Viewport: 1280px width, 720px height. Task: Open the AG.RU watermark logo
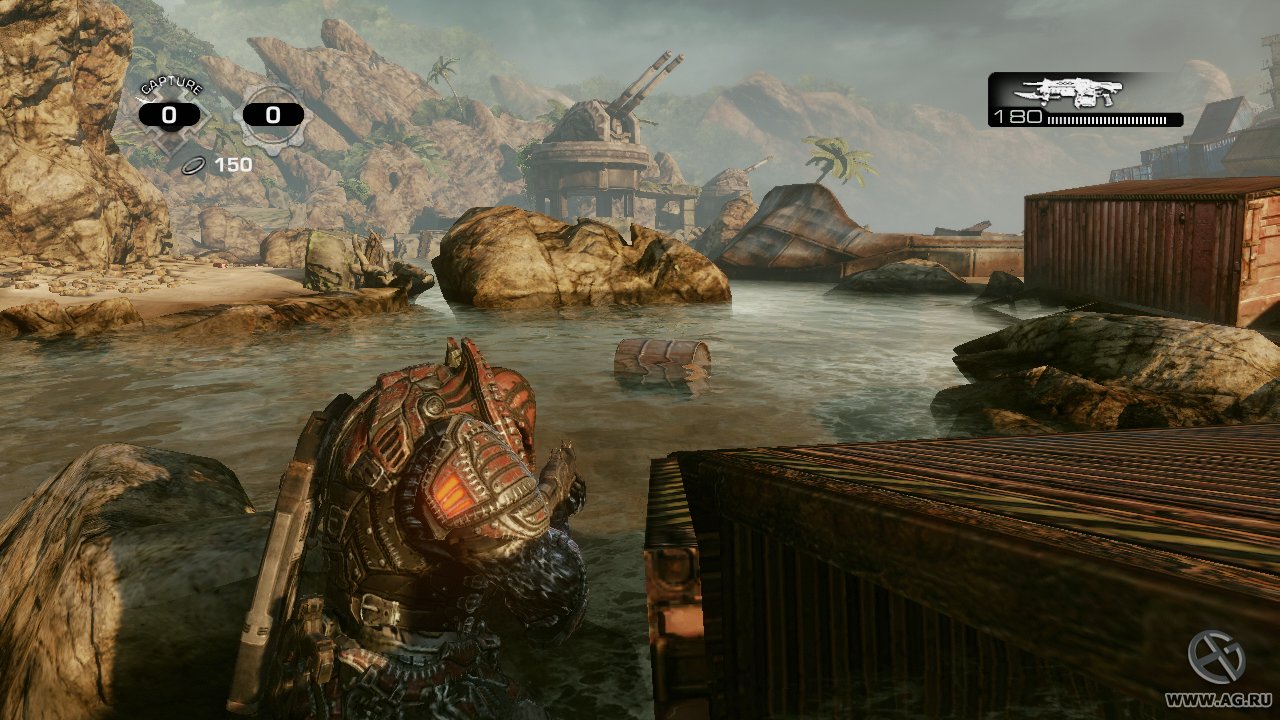click(x=1216, y=657)
